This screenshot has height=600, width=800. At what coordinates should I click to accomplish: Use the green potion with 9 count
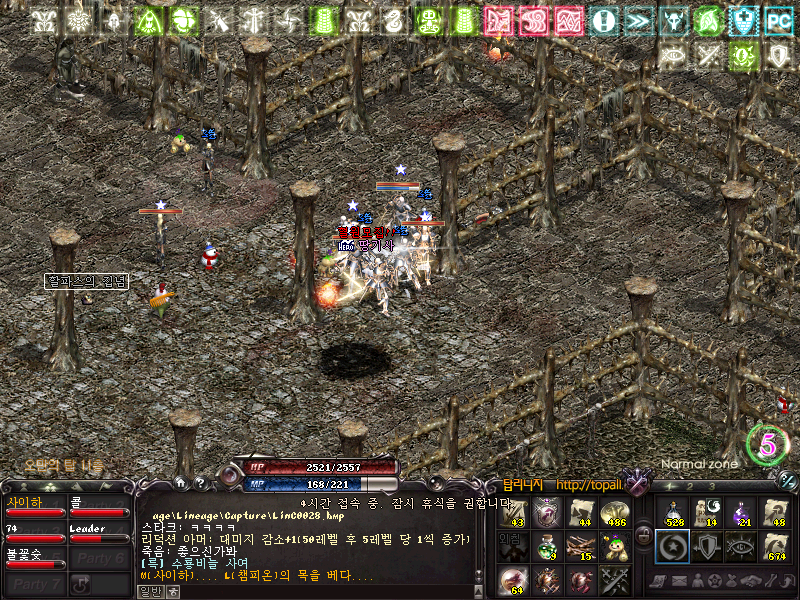coord(548,546)
